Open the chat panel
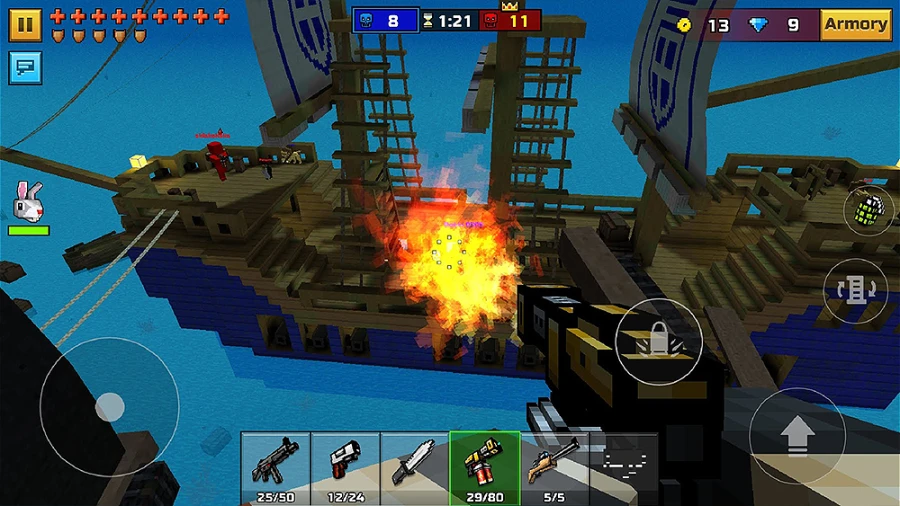 coord(25,67)
